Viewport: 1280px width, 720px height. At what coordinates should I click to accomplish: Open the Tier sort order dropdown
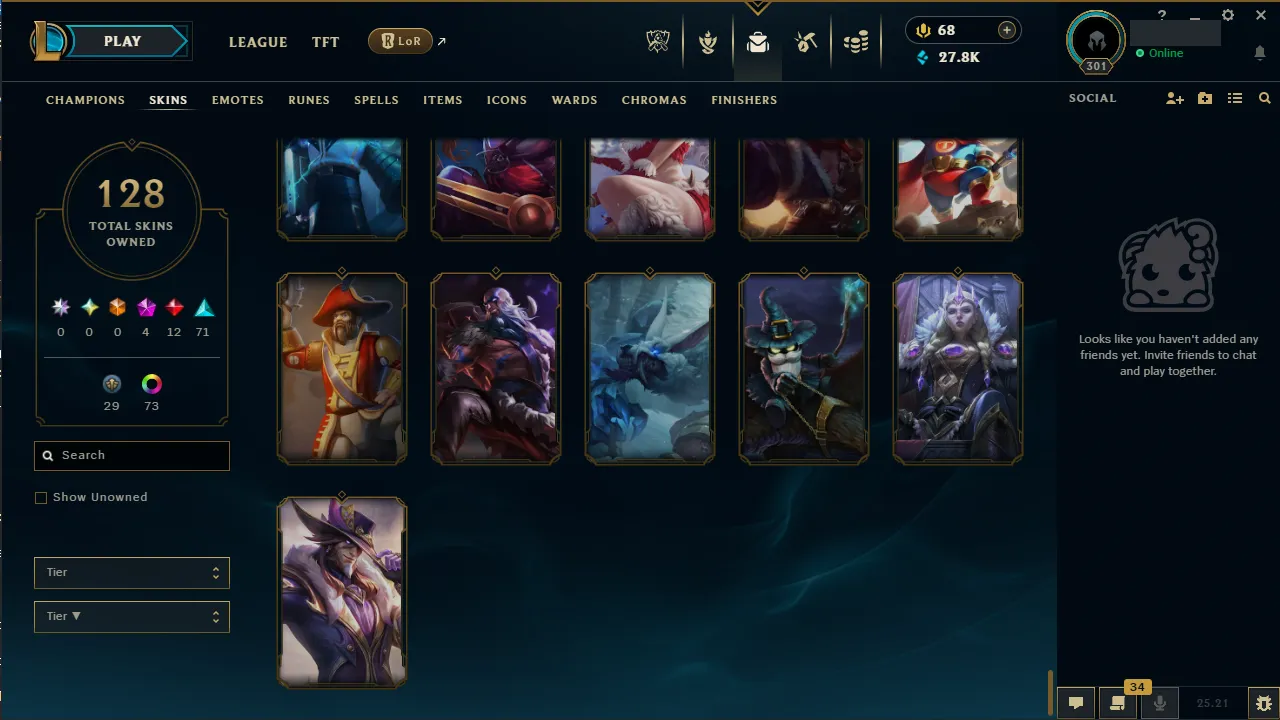coord(131,616)
